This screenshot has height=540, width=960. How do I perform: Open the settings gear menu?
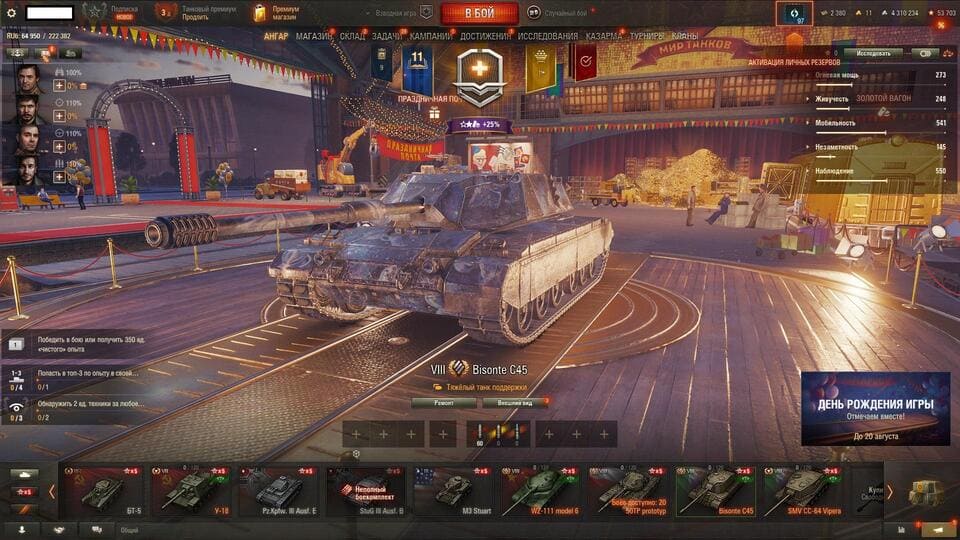click(12, 13)
